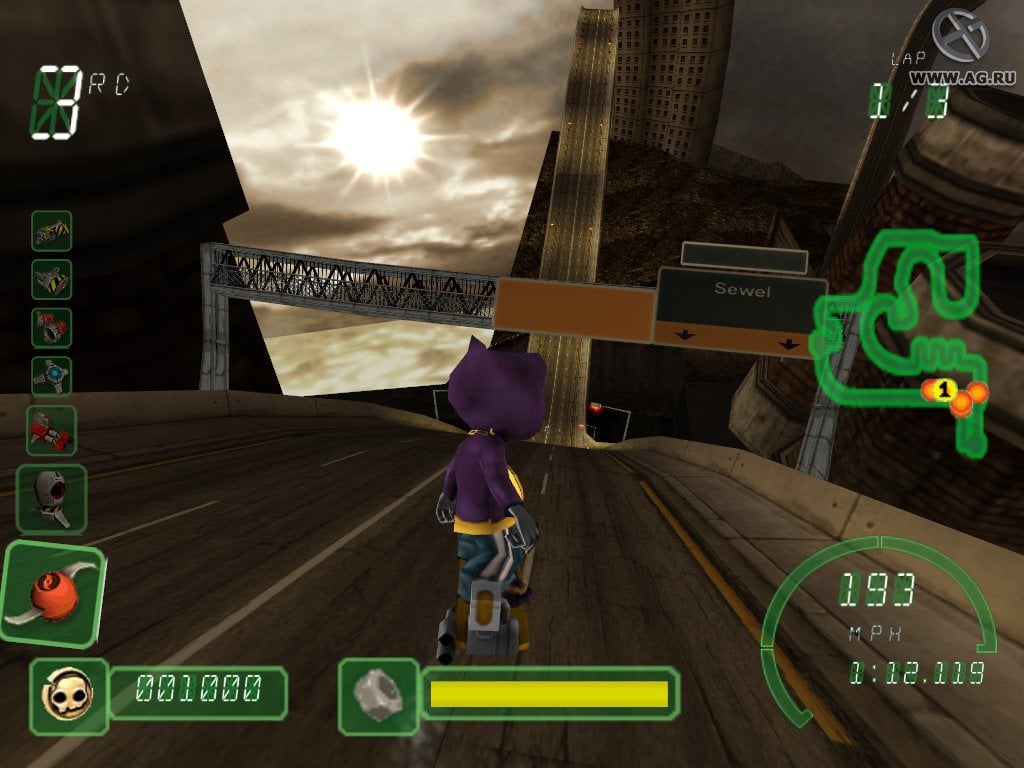Click the green track minimap
The height and width of the screenshot is (768, 1024).
point(900,330)
